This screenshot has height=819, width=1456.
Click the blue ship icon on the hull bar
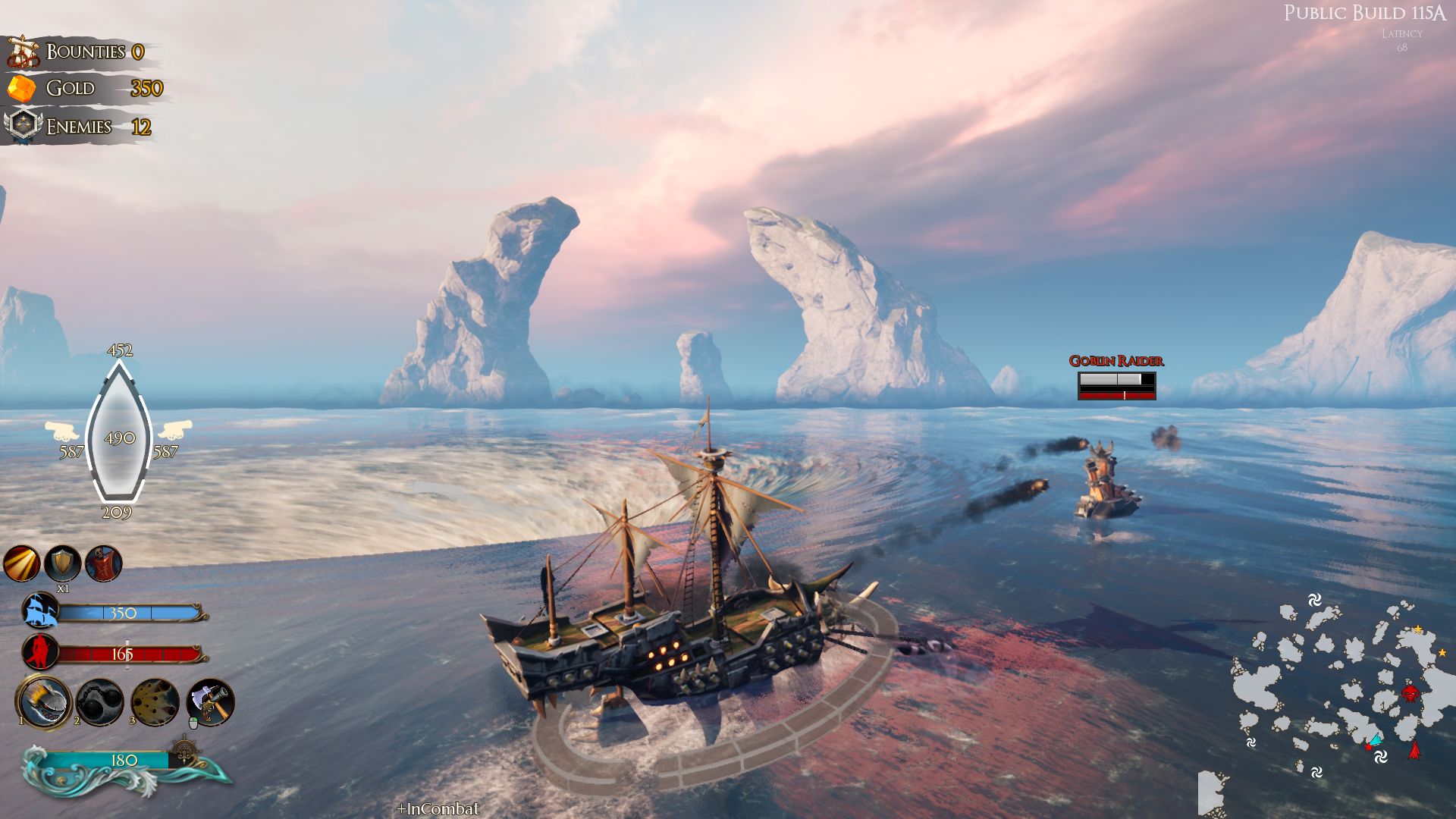point(39,610)
